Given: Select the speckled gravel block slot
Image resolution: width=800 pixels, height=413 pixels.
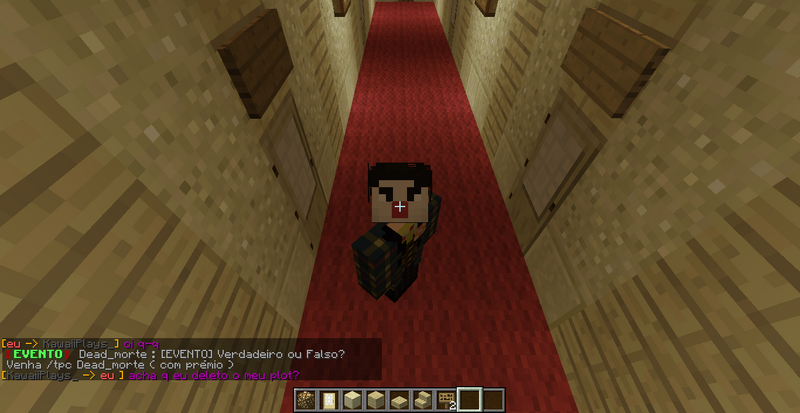Looking at the screenshot, I should click(304, 401).
